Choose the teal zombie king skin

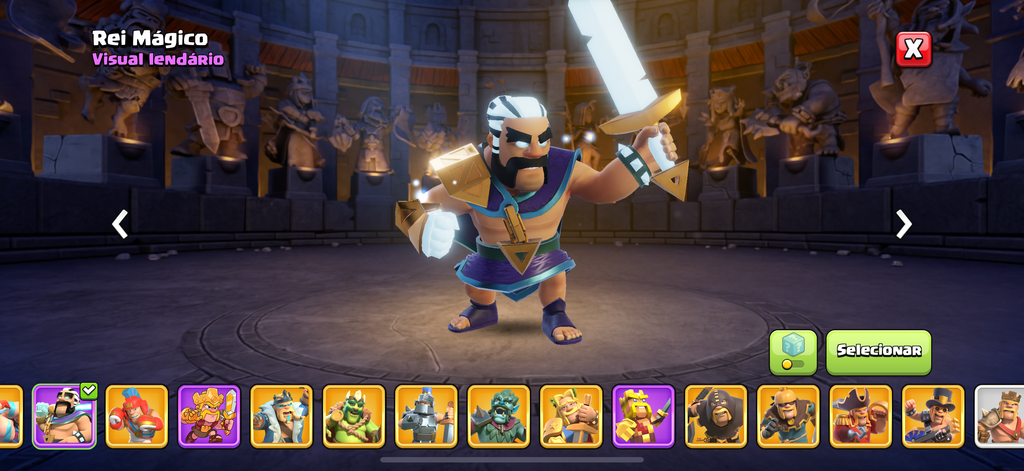pyautogui.click(x=499, y=415)
